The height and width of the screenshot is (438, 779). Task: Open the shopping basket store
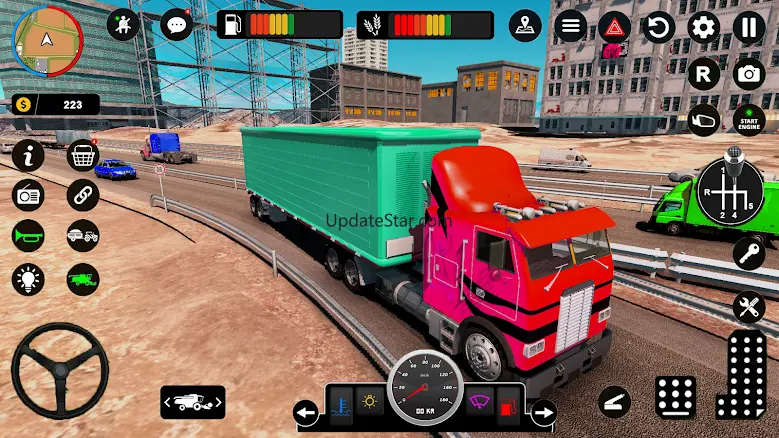coord(83,155)
